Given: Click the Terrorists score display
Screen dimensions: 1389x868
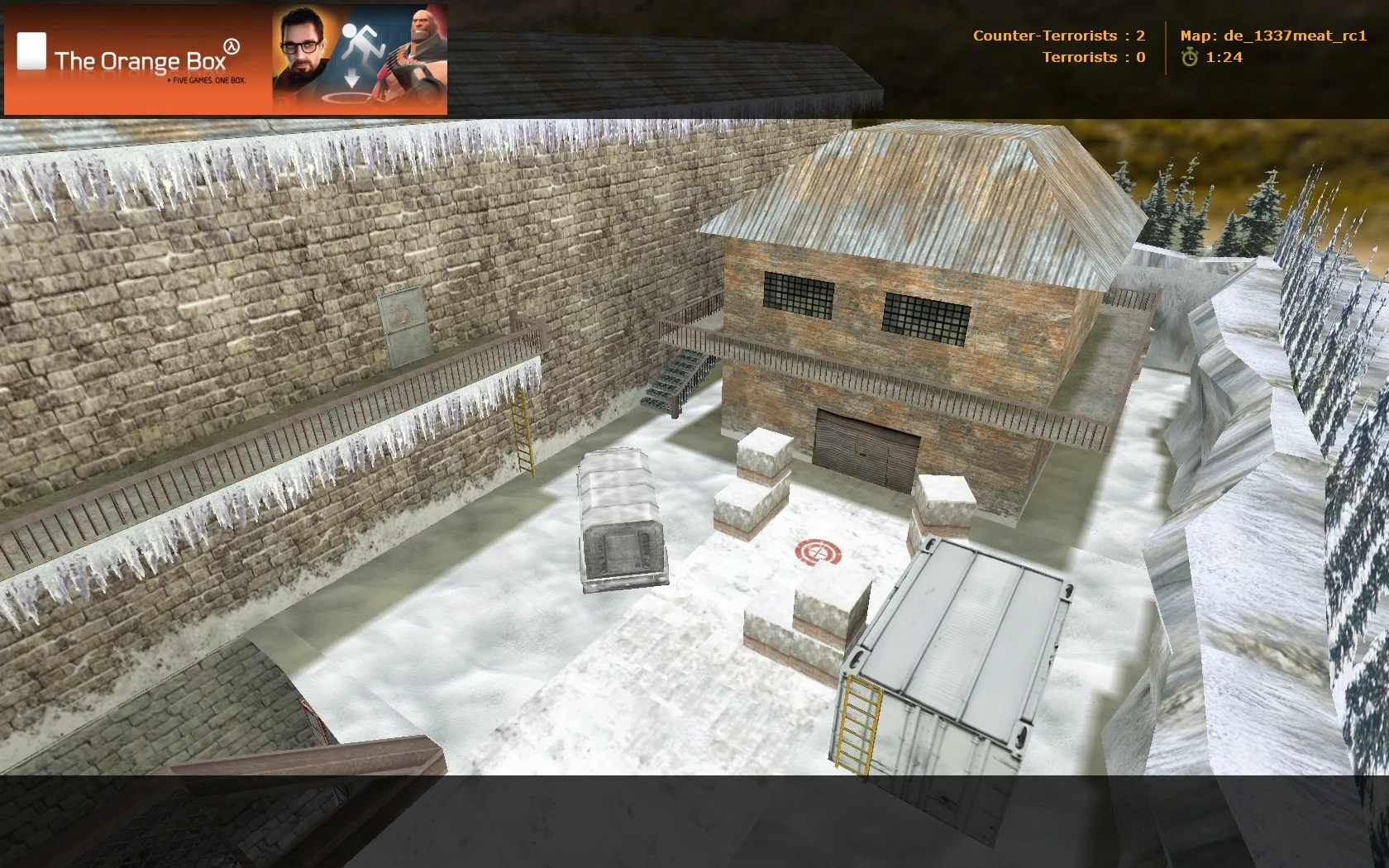Looking at the screenshot, I should [1095, 58].
